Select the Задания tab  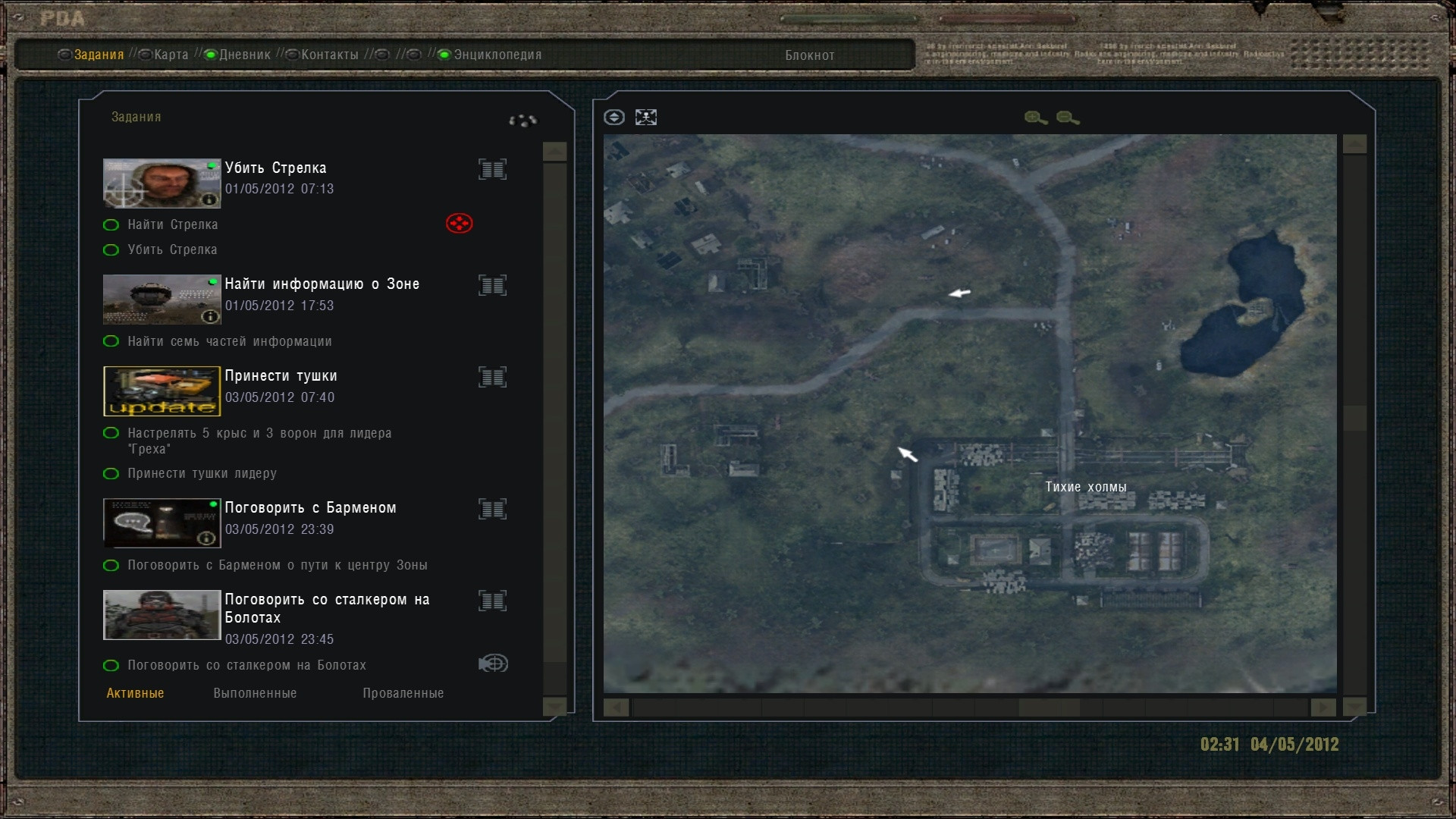tap(99, 55)
